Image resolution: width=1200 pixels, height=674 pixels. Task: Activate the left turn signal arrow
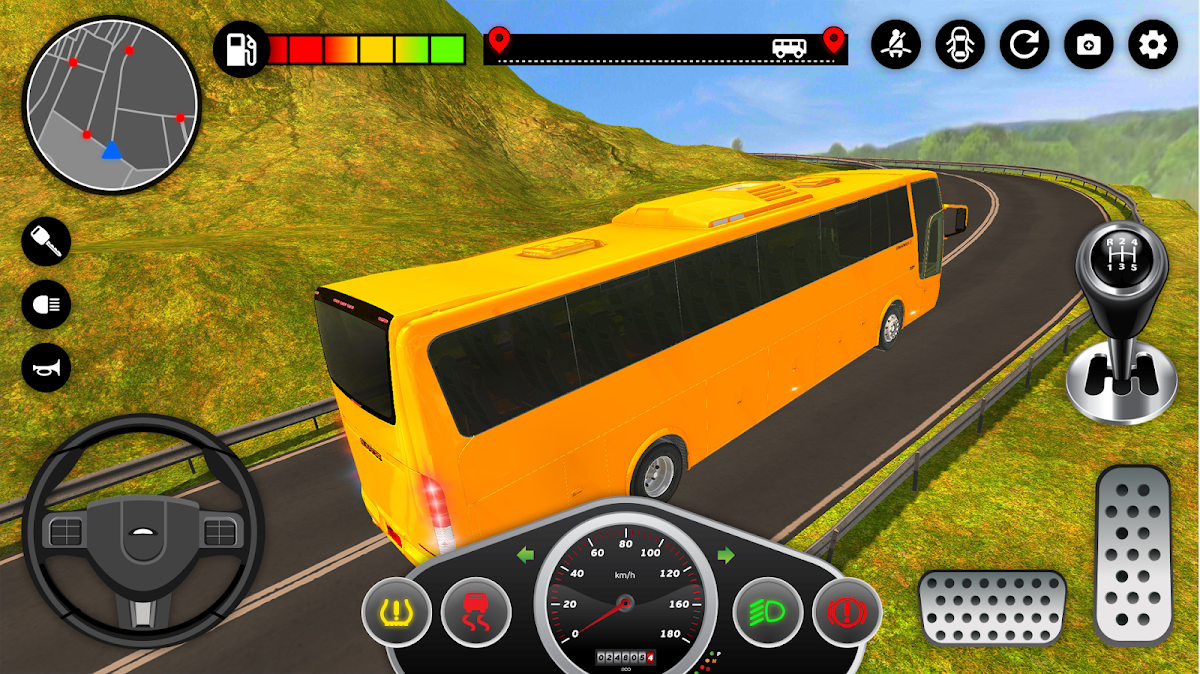[525, 555]
